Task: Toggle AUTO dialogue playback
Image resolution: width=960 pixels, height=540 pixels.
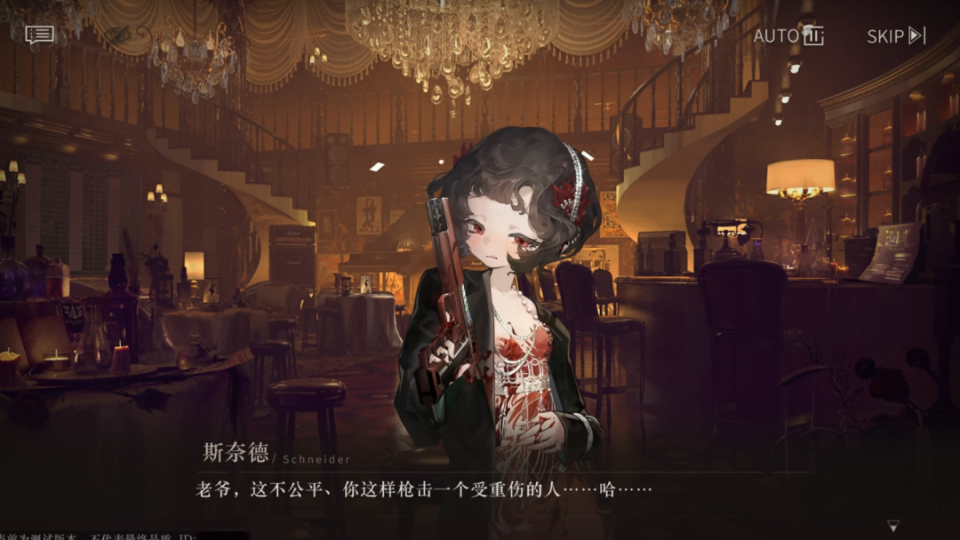Action: pos(788,36)
